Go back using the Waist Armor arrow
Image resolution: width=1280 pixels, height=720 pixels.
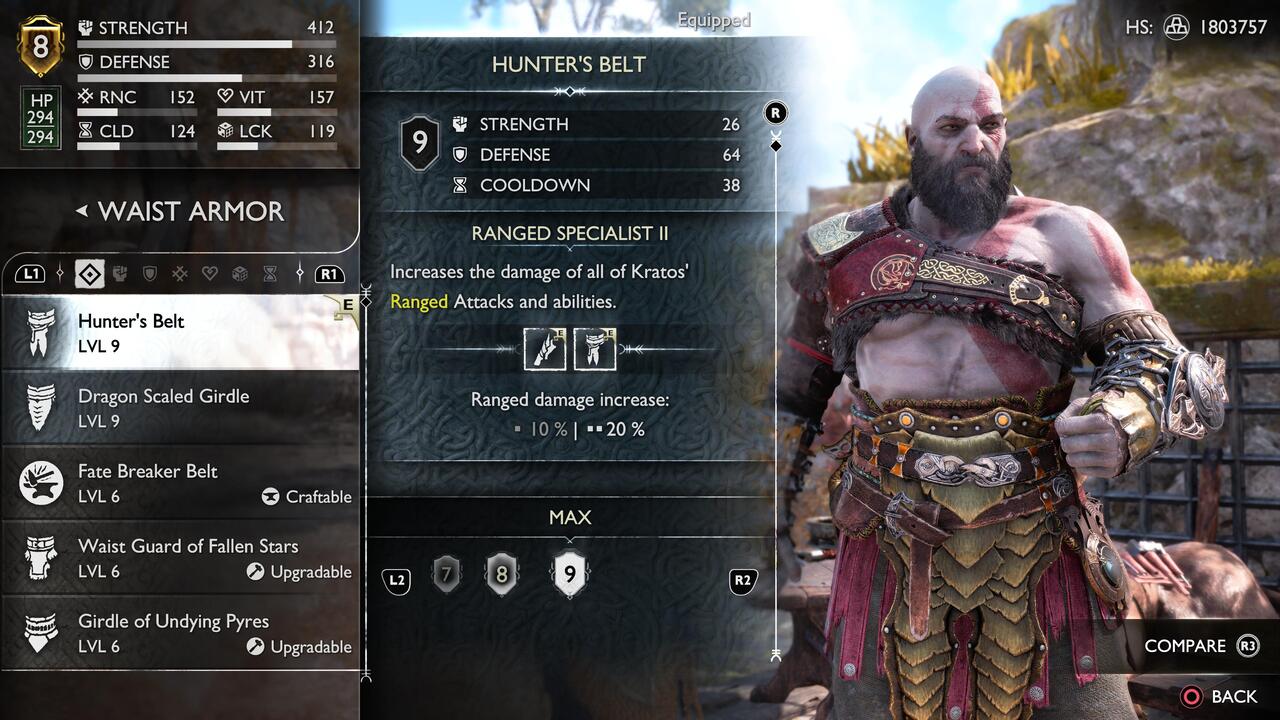coord(82,211)
